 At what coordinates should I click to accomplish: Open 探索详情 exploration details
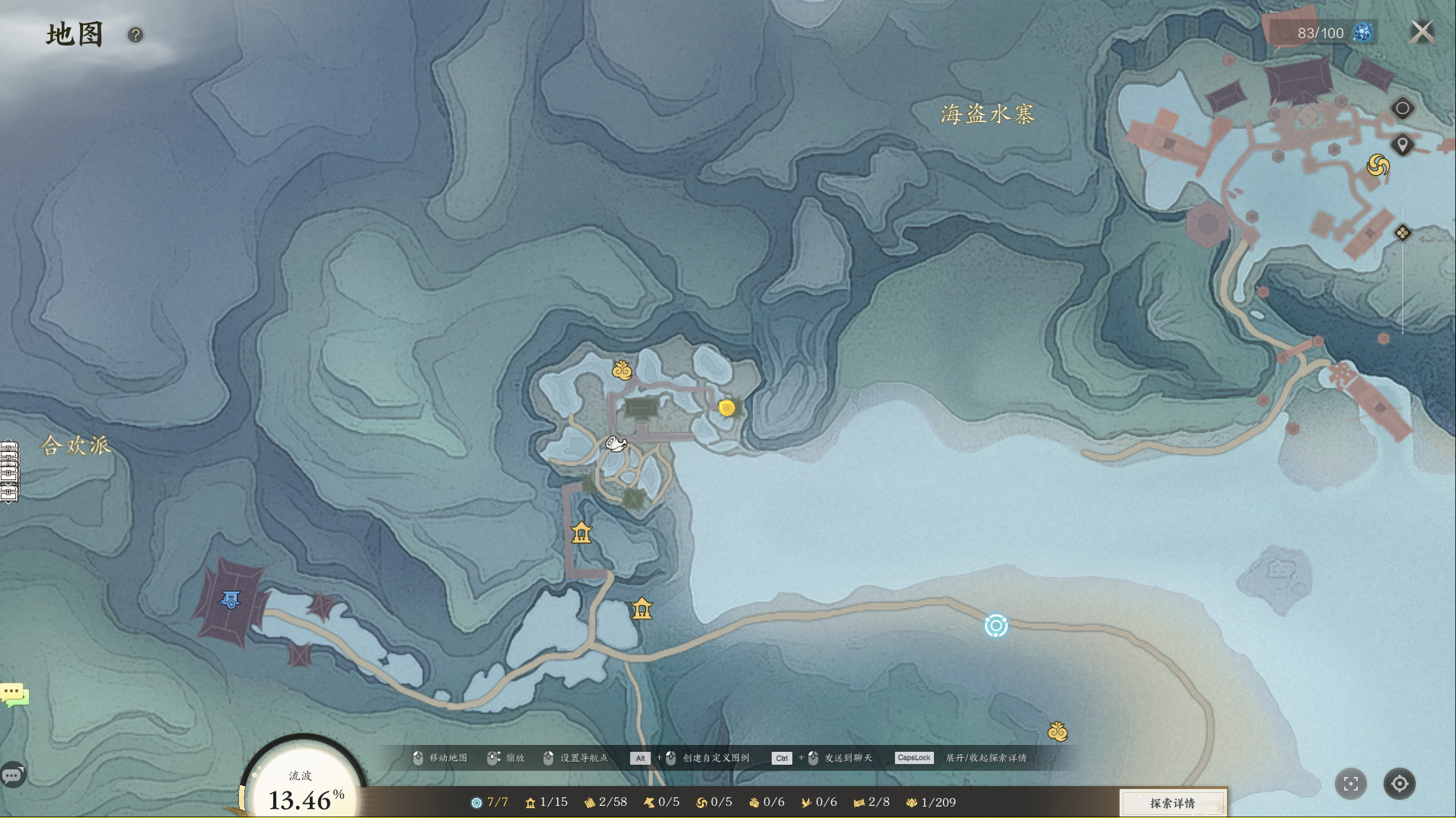coord(1172,803)
